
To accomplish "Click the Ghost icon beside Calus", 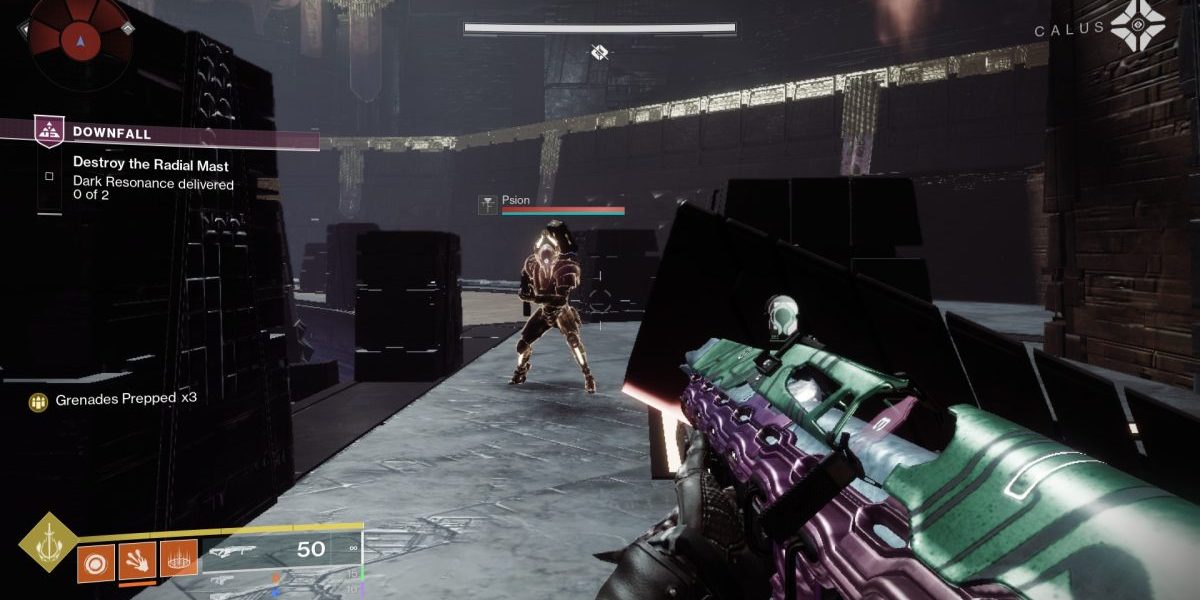I will 1137,29.
